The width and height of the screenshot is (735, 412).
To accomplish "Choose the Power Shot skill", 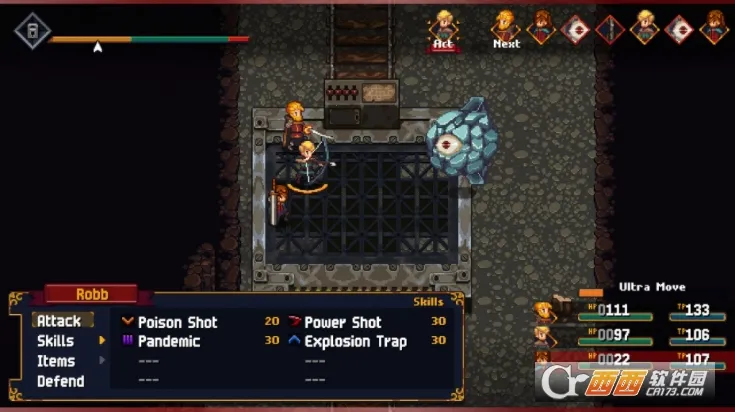I will [x=342, y=322].
